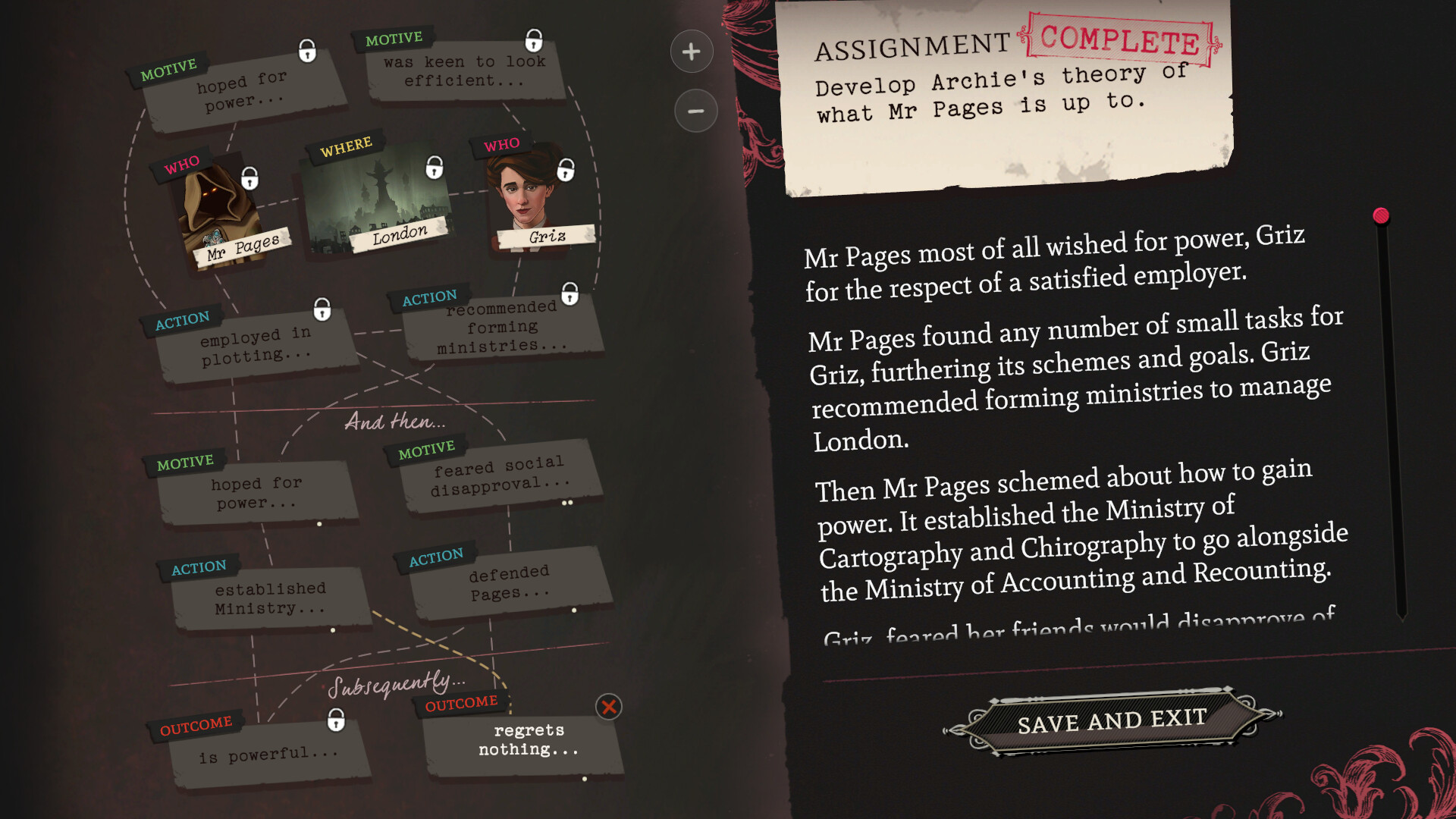Select the WHO label above Griz
Screen dimensions: 1456x819
click(503, 143)
